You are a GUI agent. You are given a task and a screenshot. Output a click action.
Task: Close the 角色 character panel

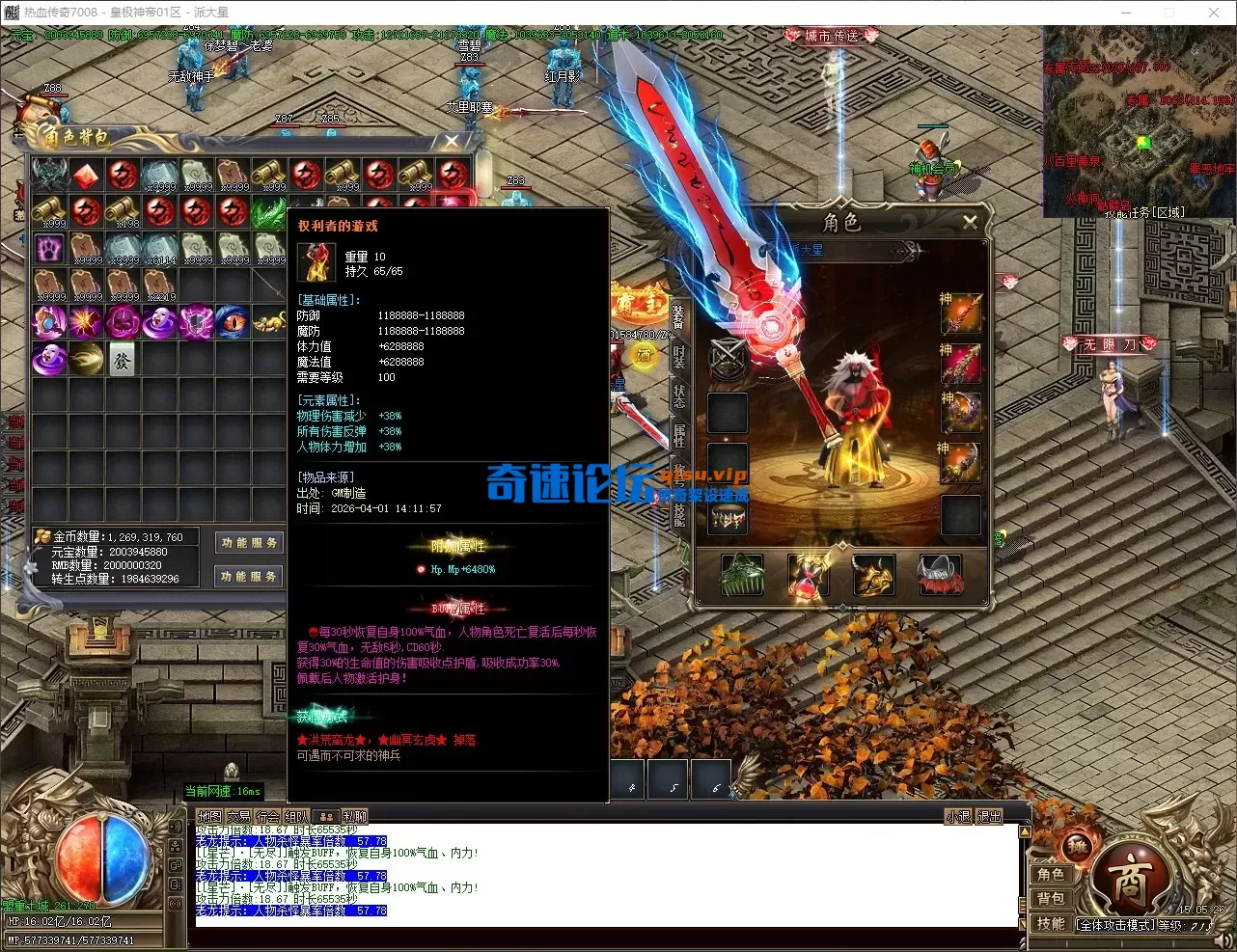pos(970,222)
